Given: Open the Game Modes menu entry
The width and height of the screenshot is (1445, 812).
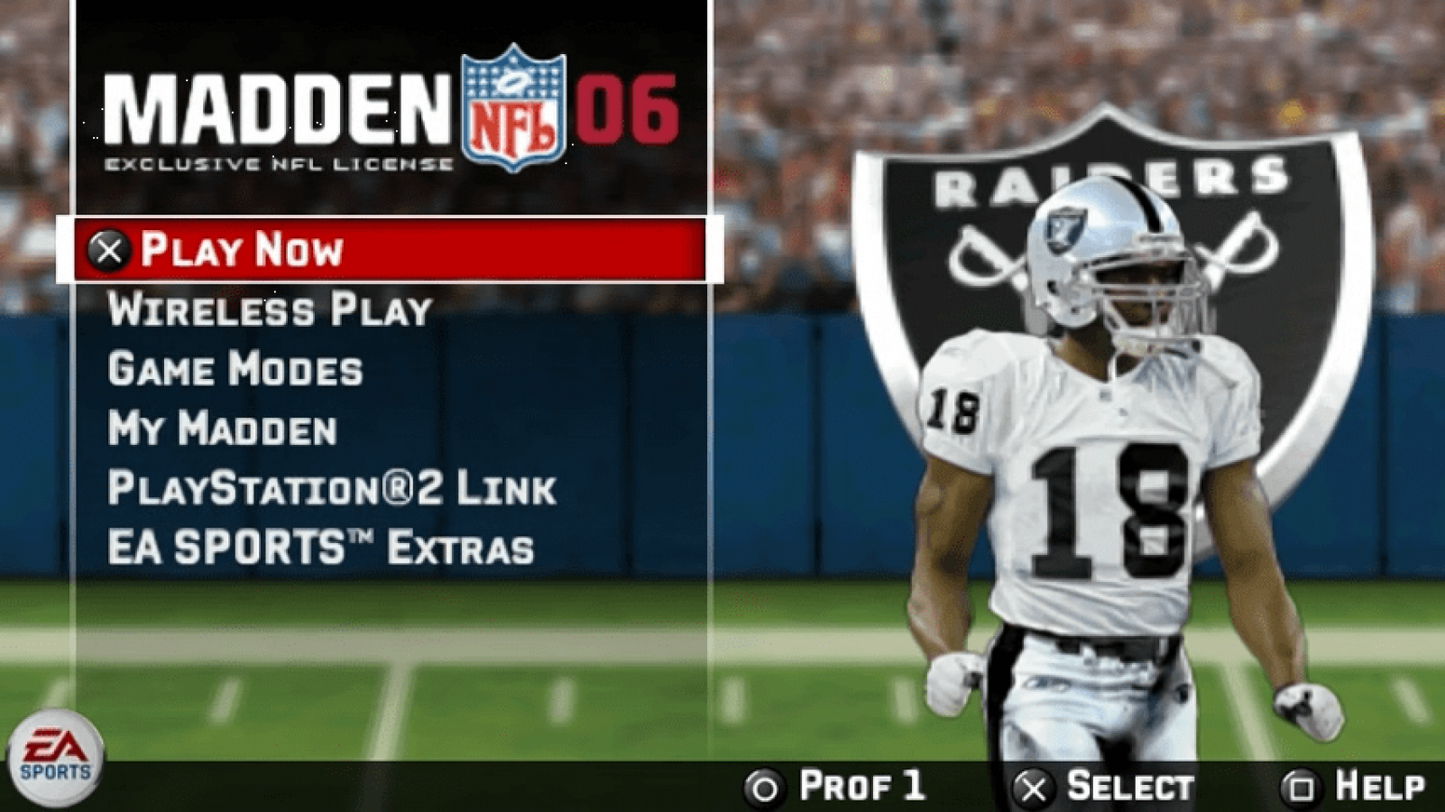Looking at the screenshot, I should tap(236, 370).
